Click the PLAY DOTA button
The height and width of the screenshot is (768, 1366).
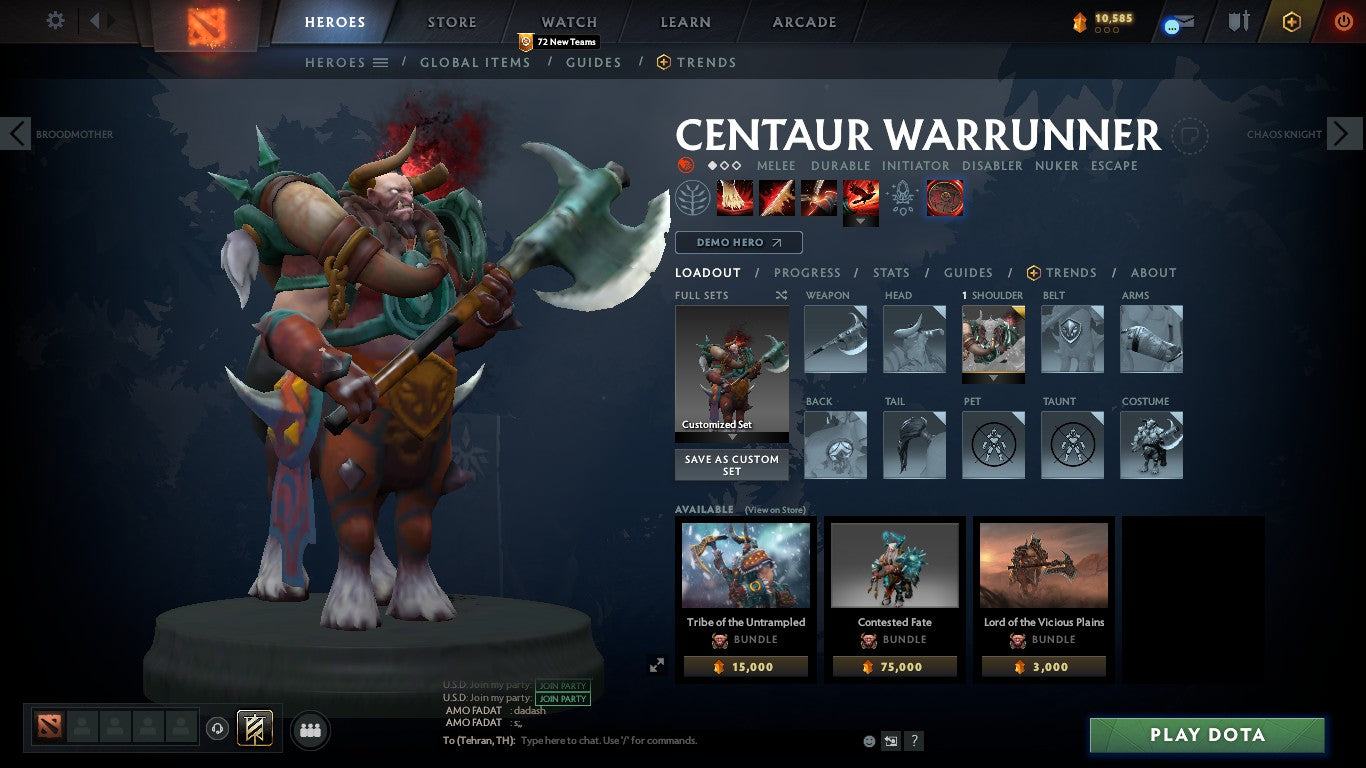[1207, 735]
